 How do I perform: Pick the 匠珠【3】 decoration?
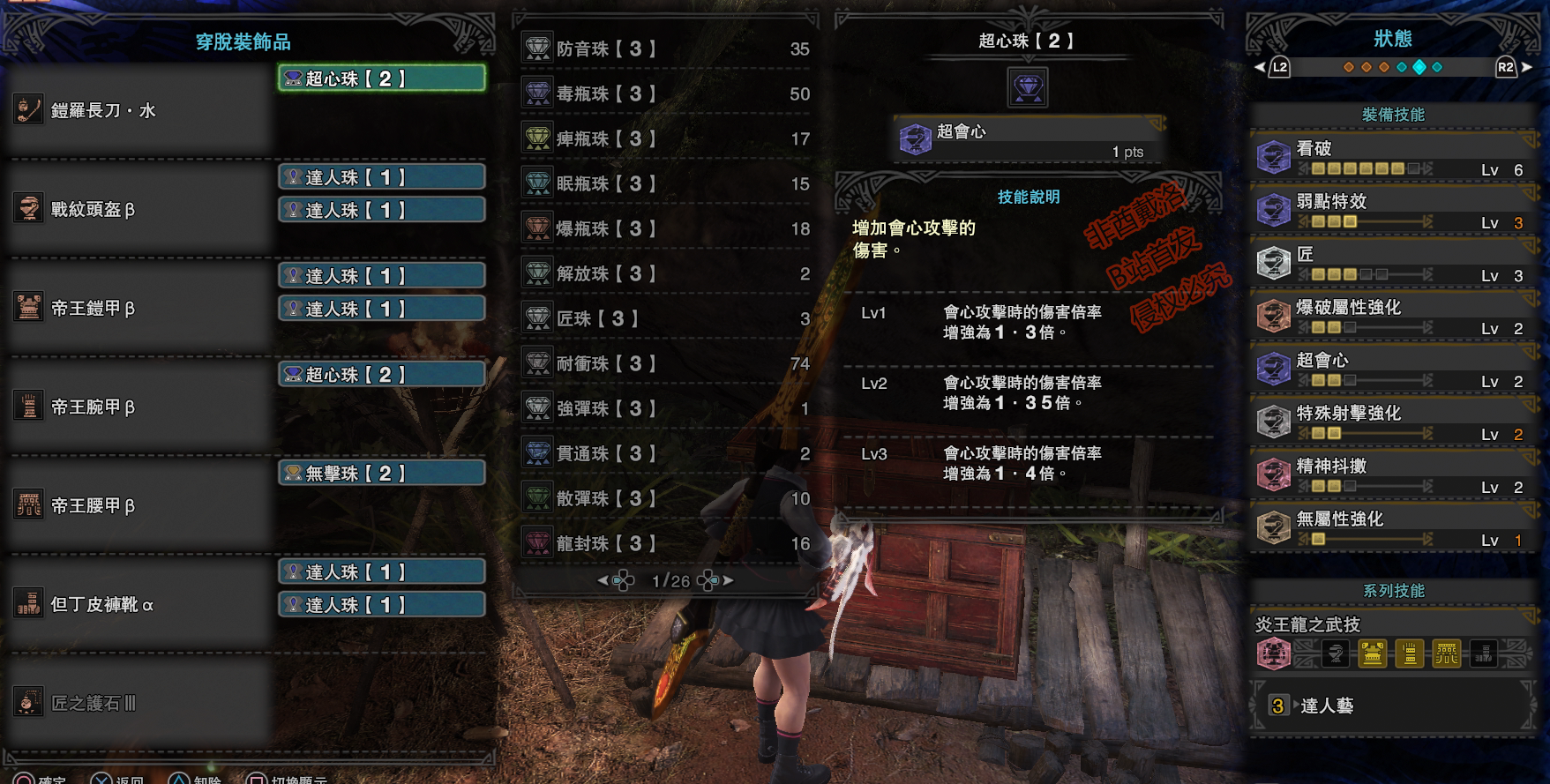(x=666, y=318)
